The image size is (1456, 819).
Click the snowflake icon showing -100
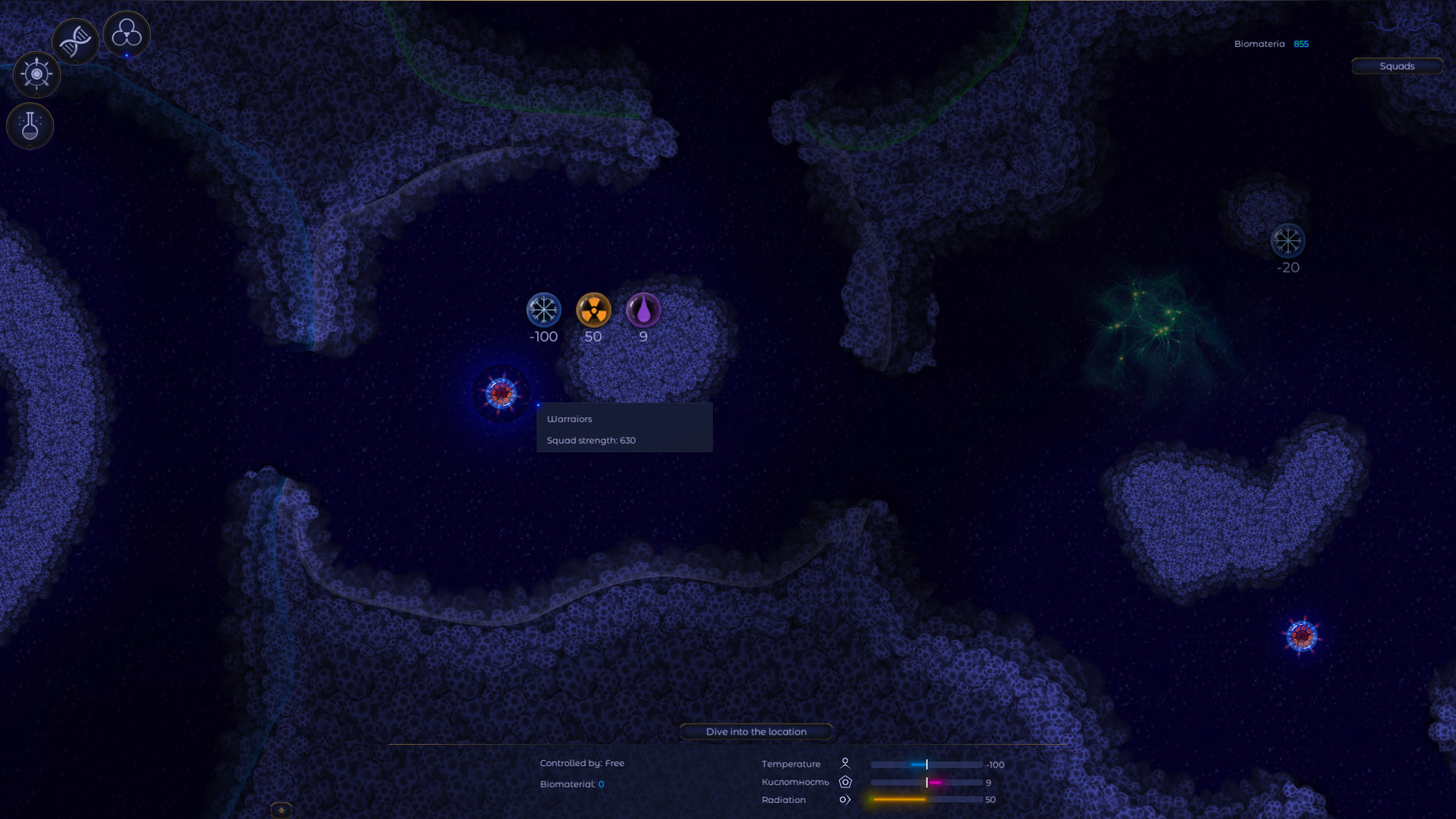[x=542, y=309]
